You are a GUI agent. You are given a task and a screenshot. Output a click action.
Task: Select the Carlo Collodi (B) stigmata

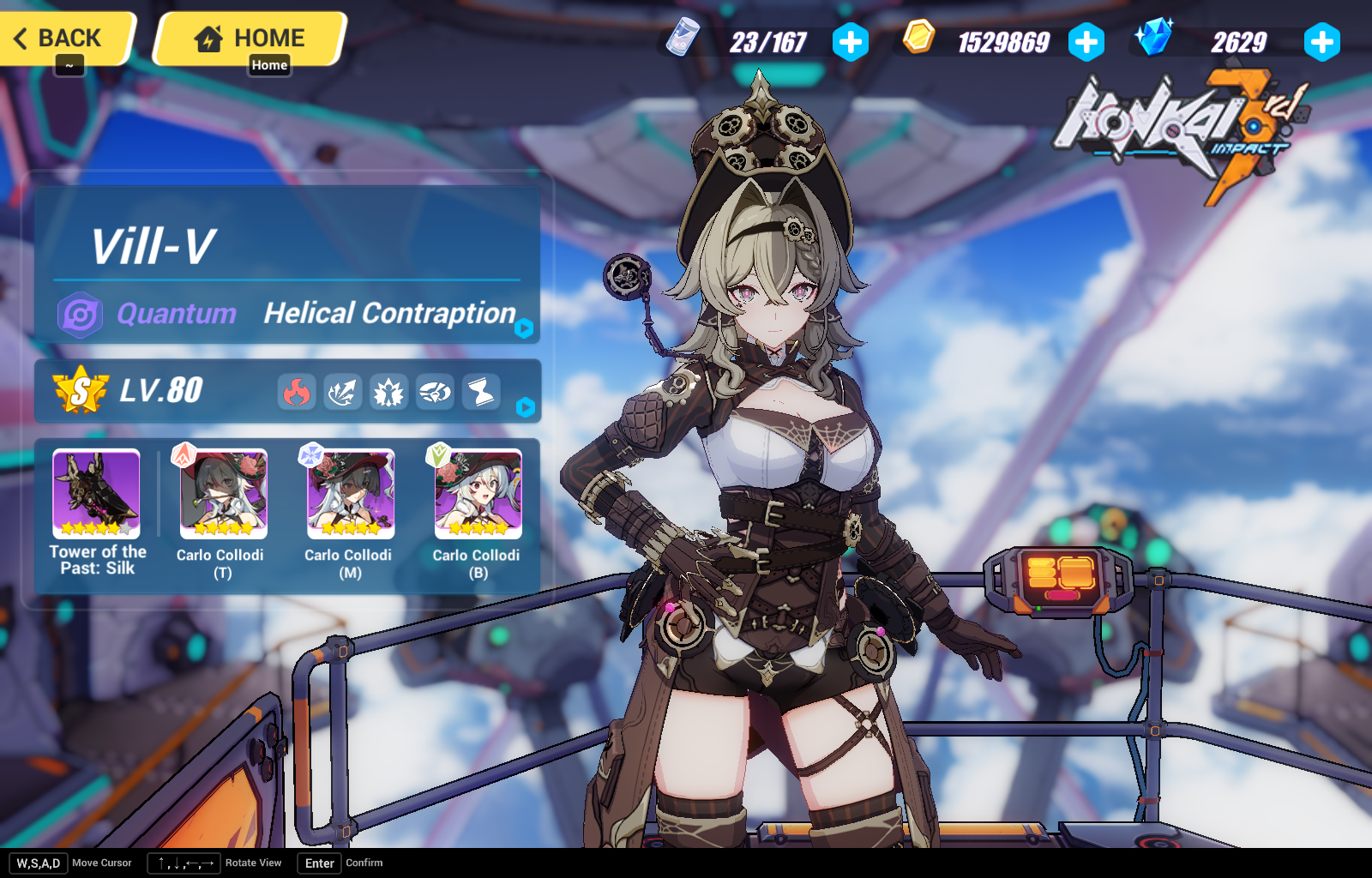tap(477, 495)
